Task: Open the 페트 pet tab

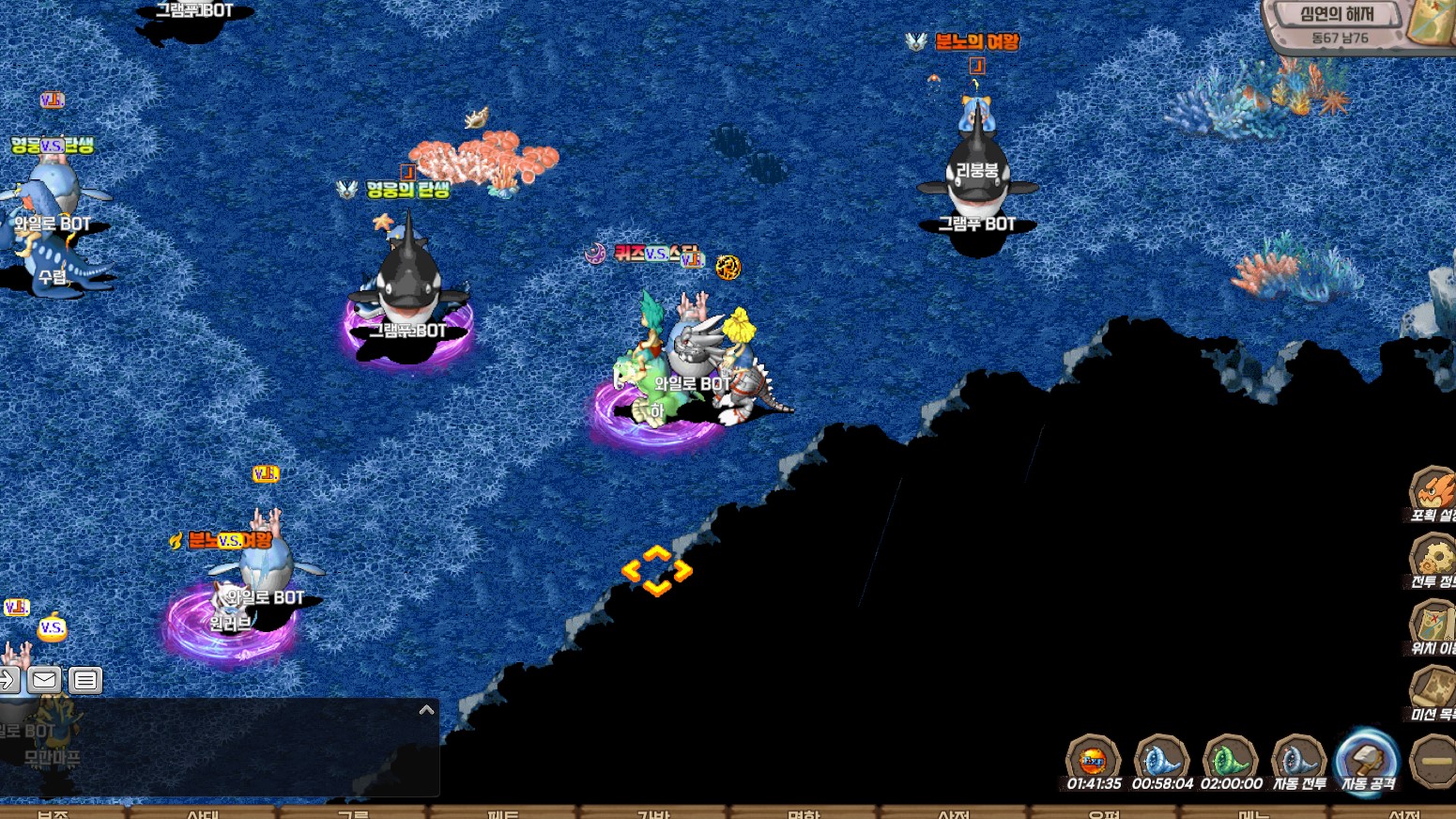Action: [503, 813]
